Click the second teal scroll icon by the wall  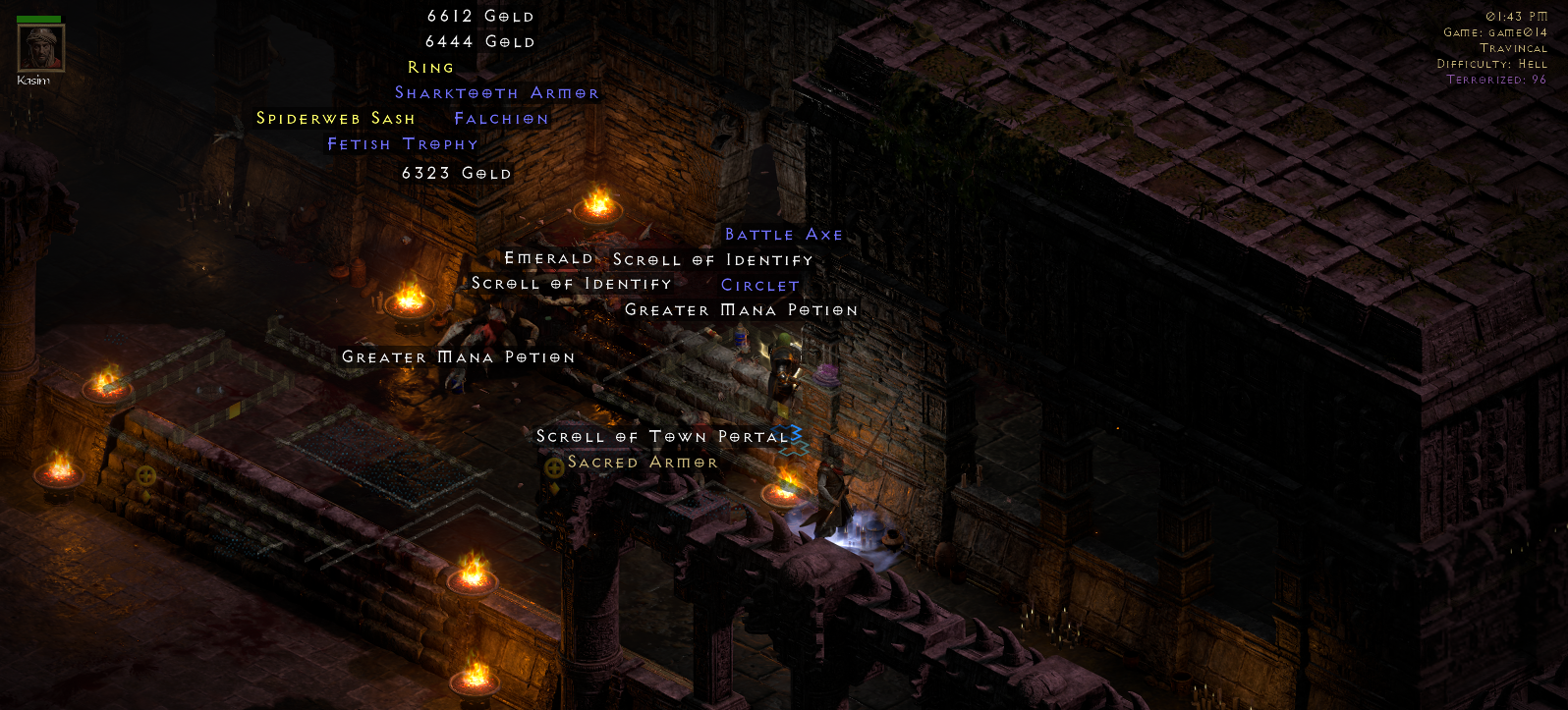[x=794, y=447]
